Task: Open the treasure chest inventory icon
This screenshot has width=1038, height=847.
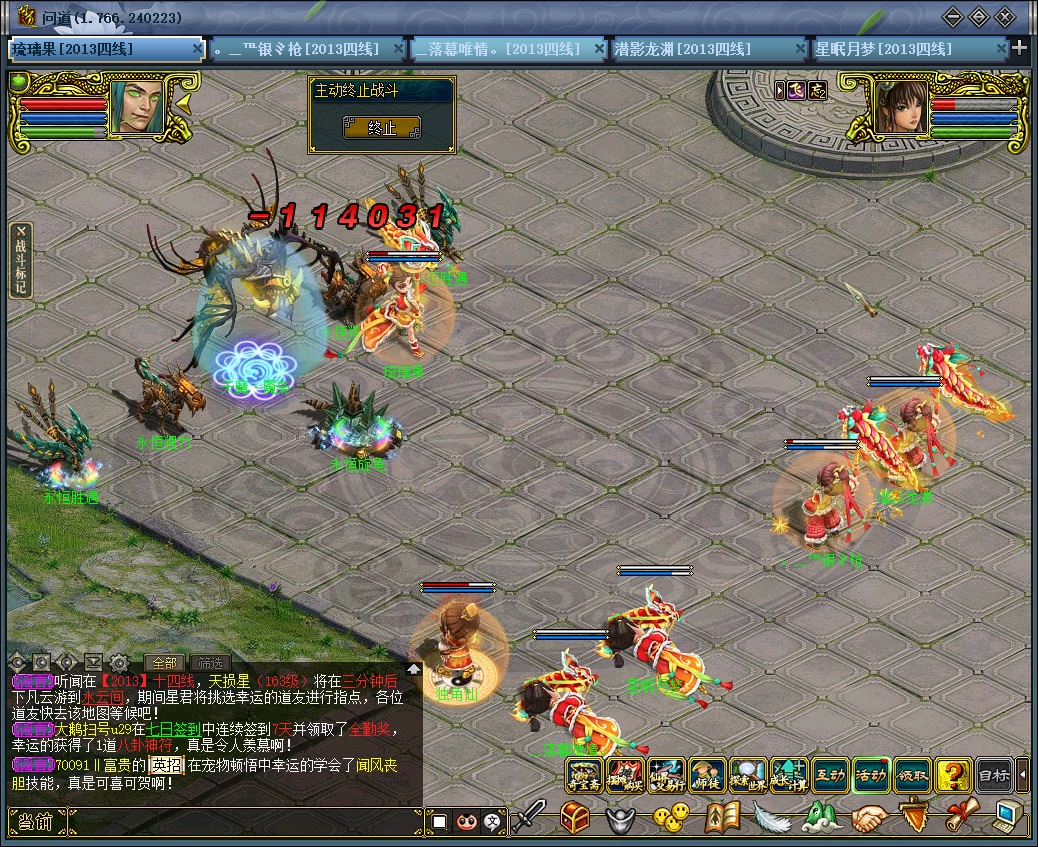Action: coord(575,819)
